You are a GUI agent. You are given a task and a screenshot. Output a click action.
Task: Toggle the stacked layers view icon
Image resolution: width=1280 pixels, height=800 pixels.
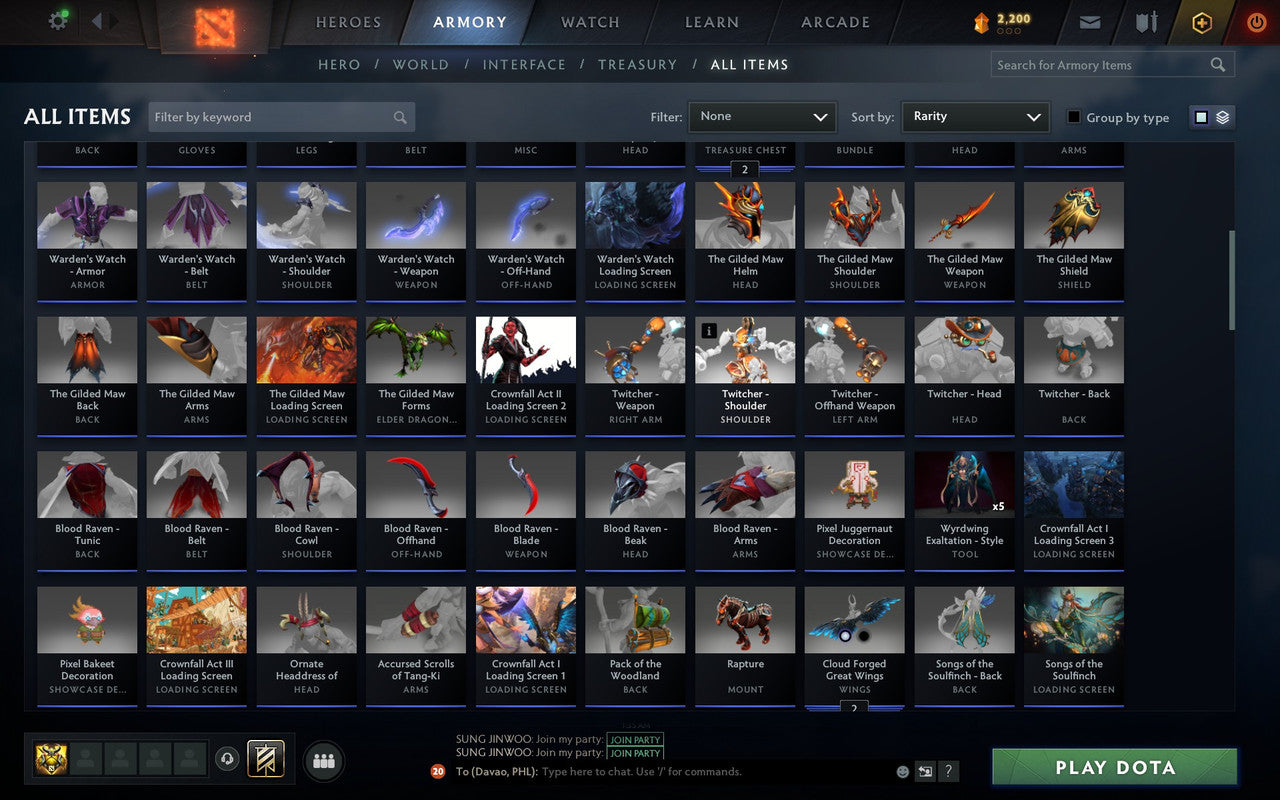point(1222,116)
